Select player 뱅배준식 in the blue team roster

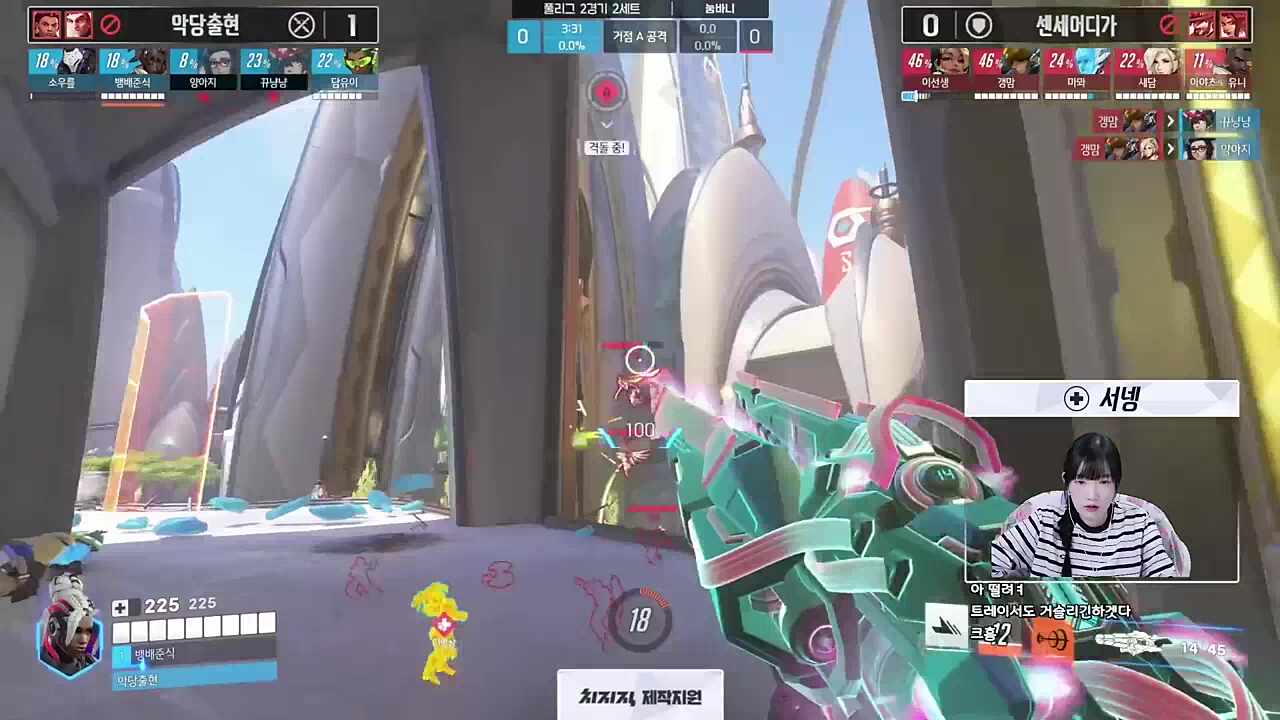[133, 70]
